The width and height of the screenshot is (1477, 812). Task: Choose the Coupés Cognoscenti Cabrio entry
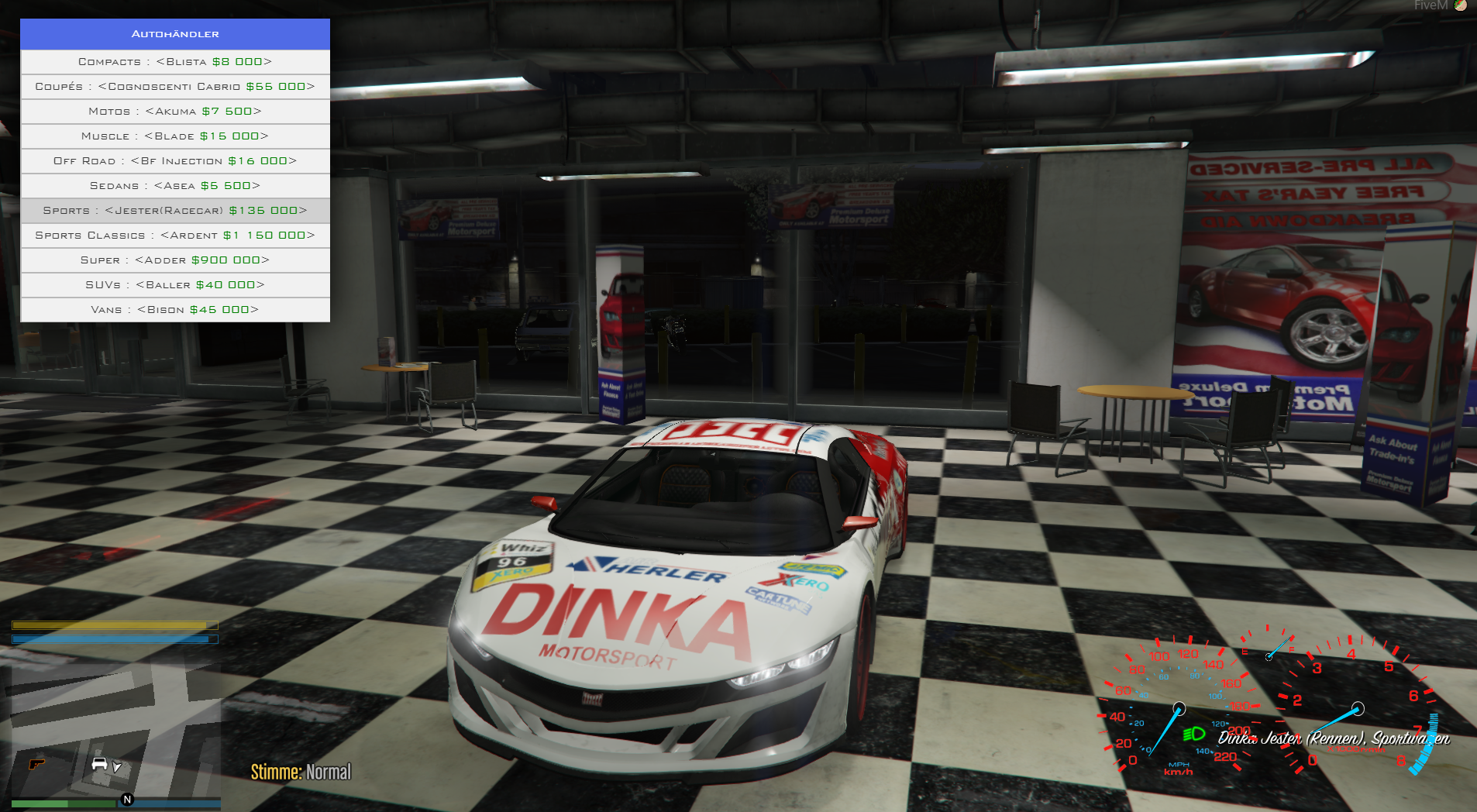coord(175,87)
